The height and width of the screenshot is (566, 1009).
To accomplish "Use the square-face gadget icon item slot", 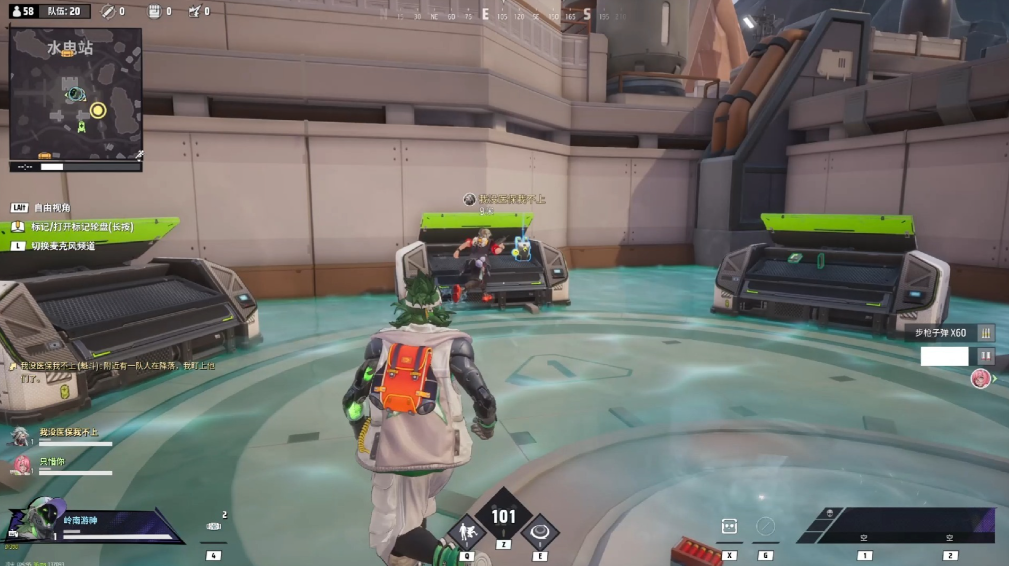I will pyautogui.click(x=730, y=527).
